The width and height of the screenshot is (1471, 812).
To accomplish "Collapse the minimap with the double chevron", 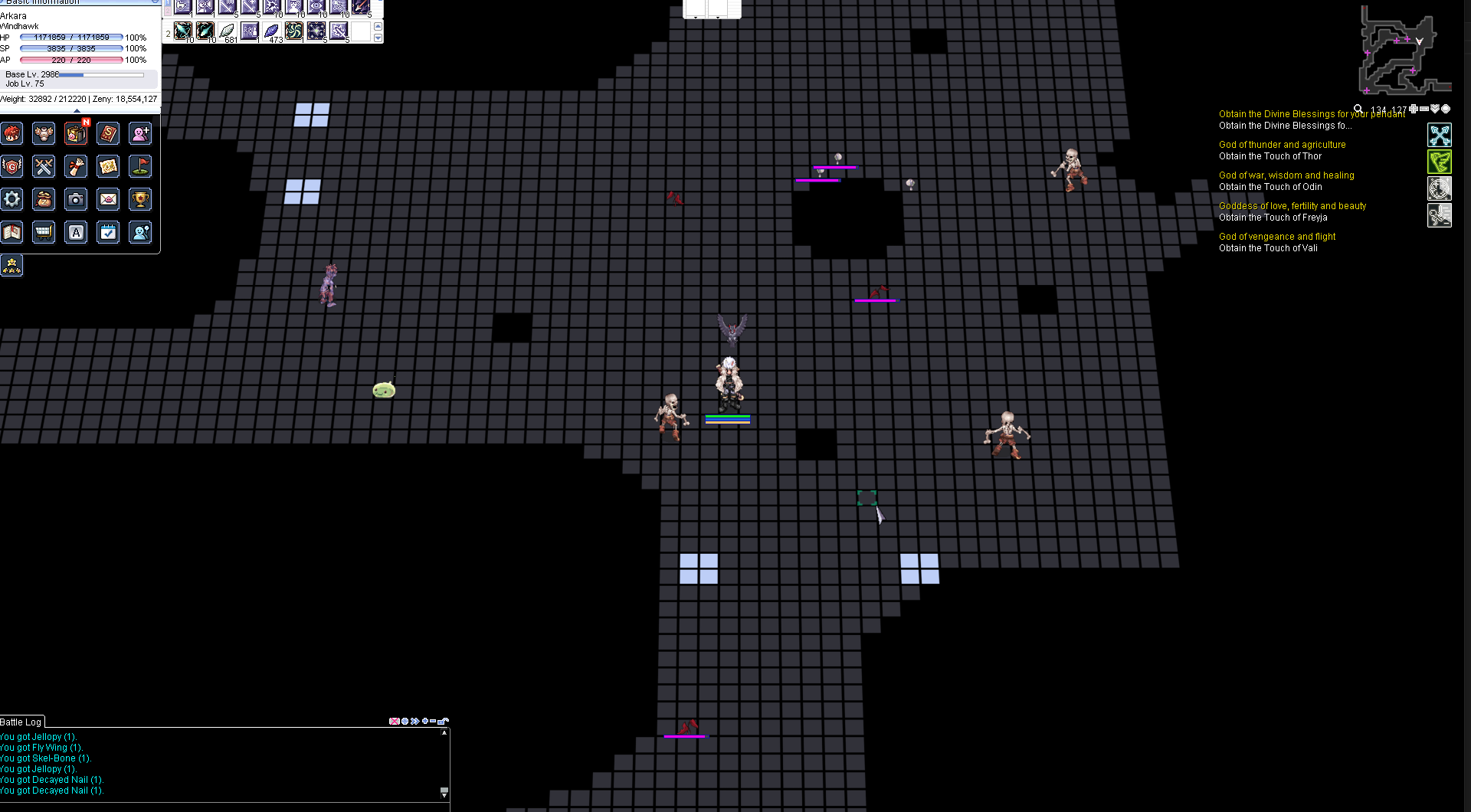I will point(1435,108).
